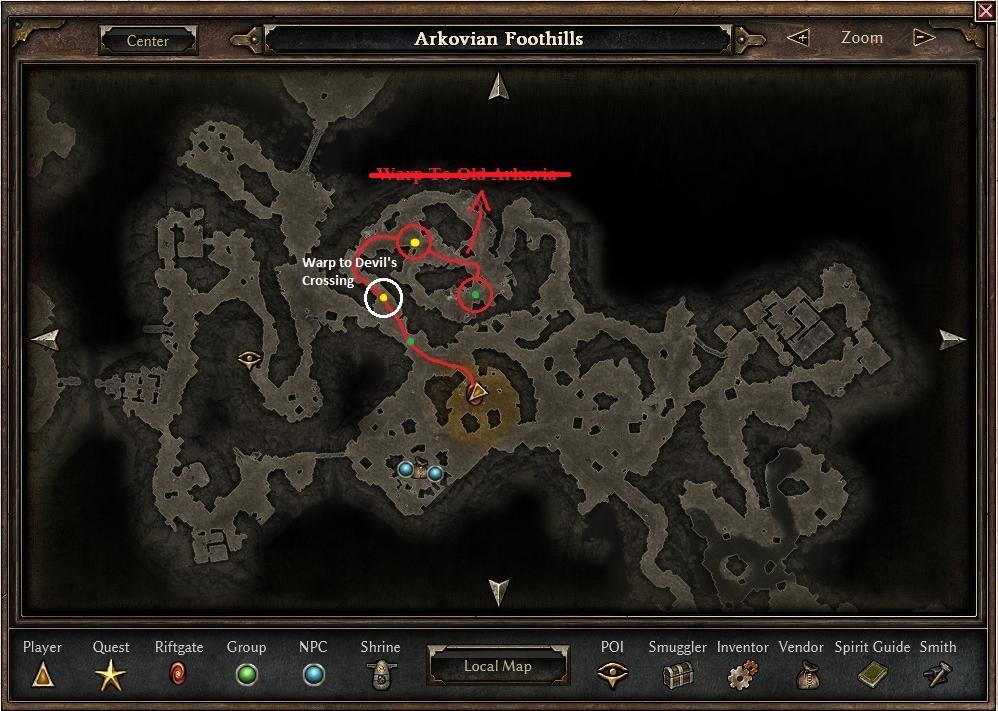The width and height of the screenshot is (998, 711).
Task: Close the map window
Action: point(985,10)
